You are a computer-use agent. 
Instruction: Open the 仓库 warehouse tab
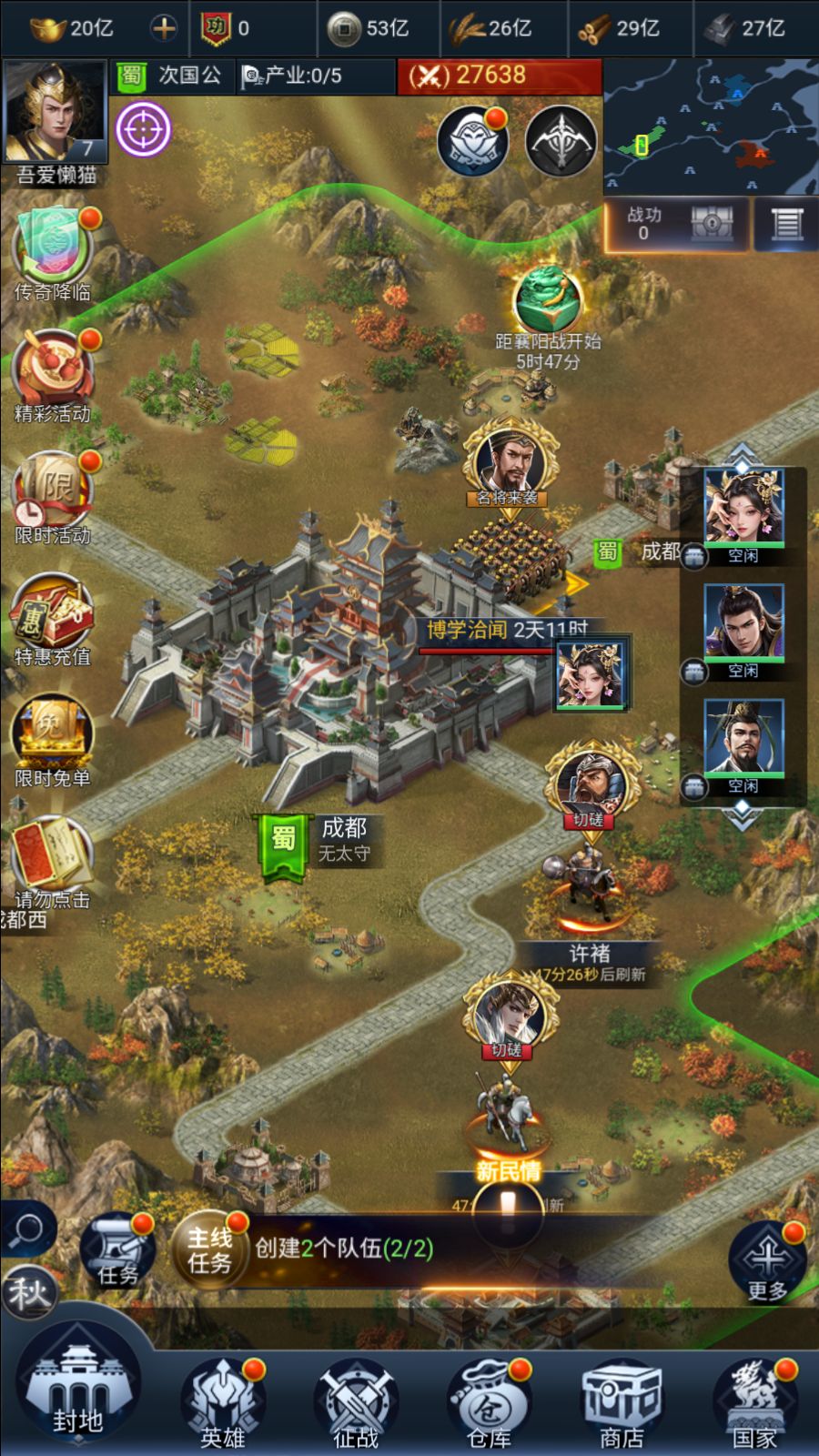(x=489, y=1401)
